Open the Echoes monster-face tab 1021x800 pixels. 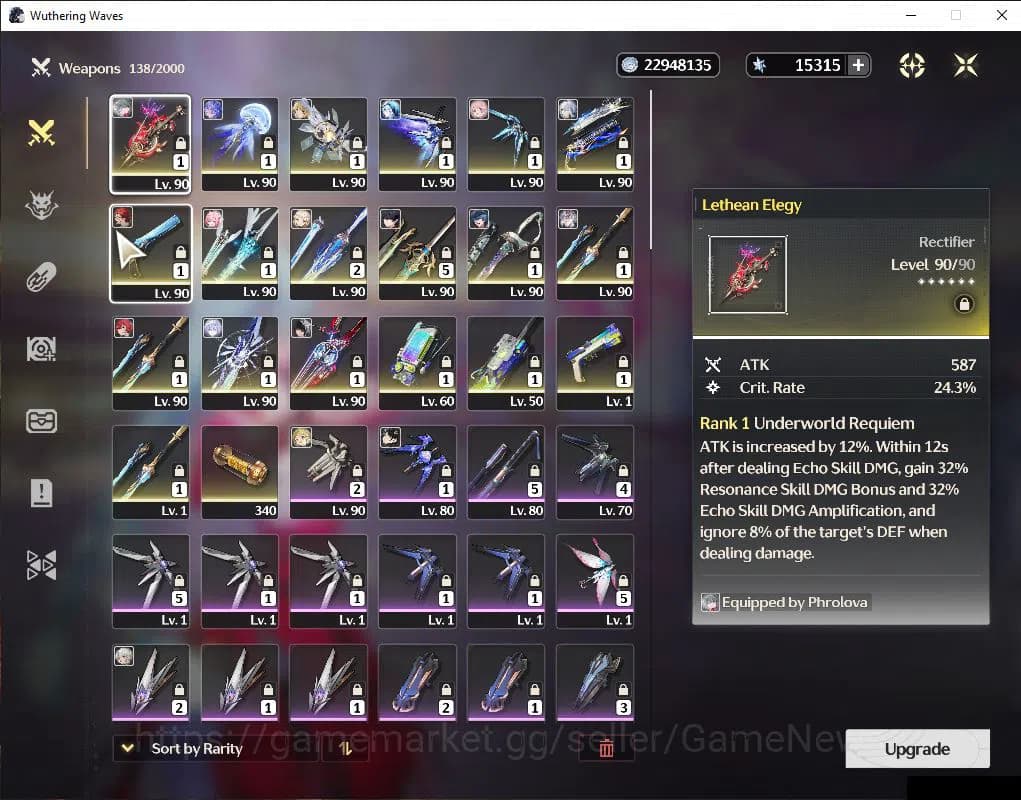point(41,206)
